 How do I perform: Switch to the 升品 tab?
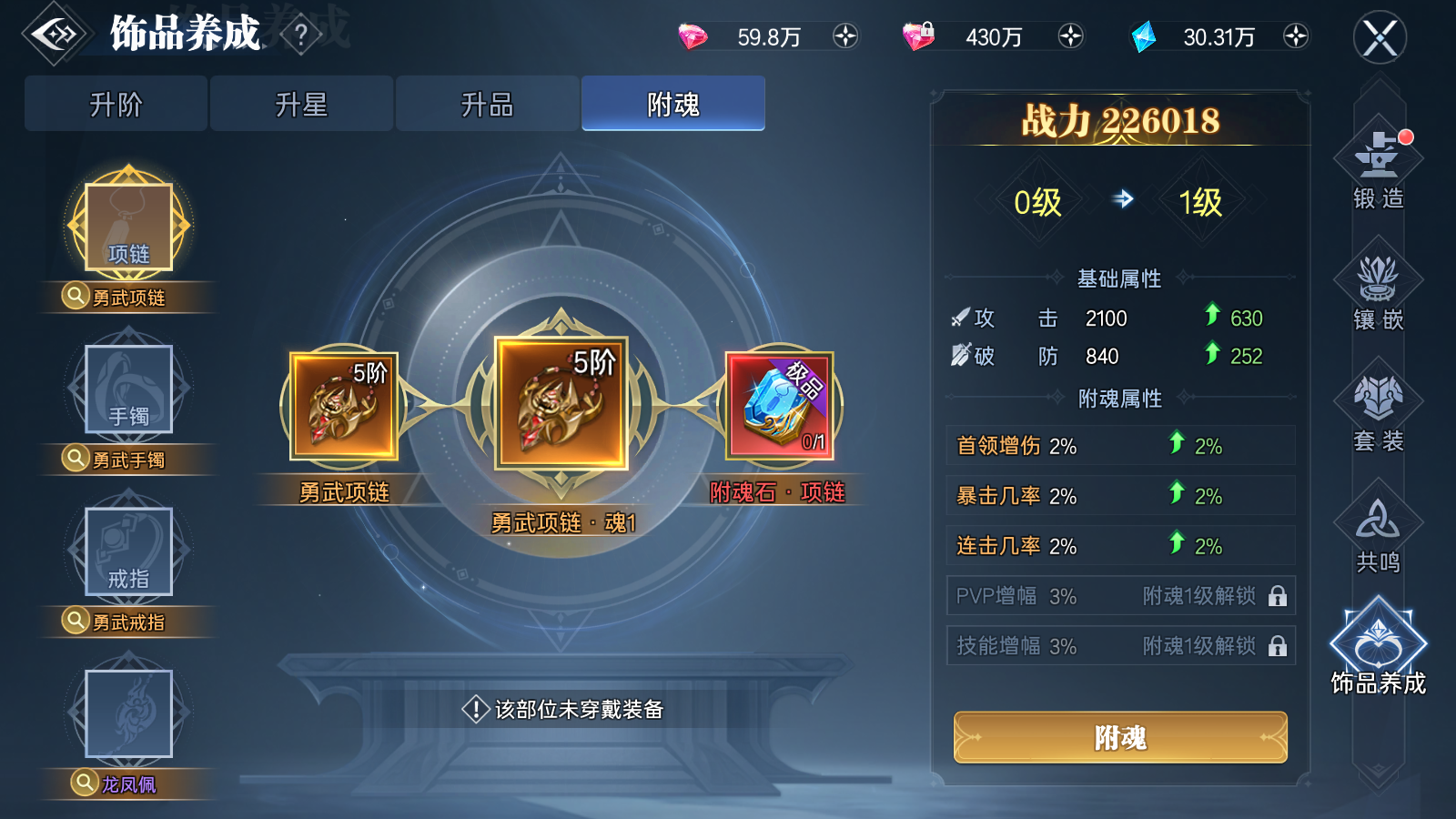[487, 103]
